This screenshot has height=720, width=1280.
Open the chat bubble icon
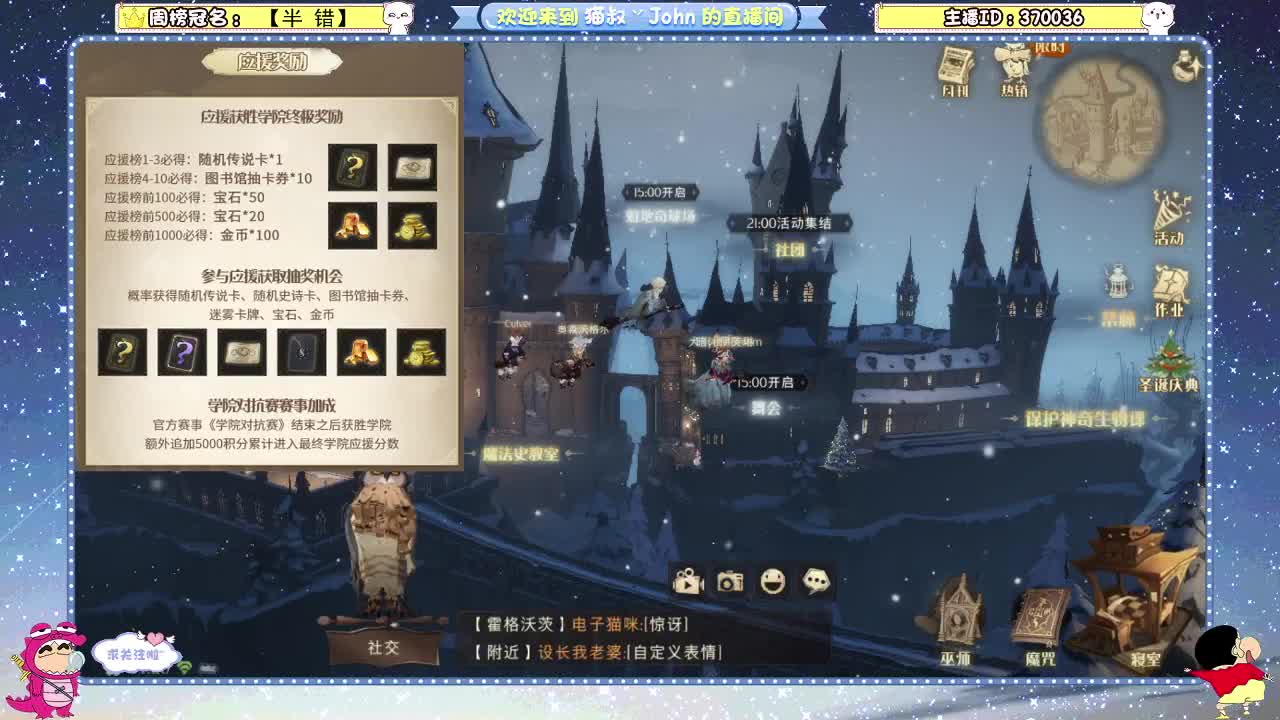pyautogui.click(x=816, y=580)
